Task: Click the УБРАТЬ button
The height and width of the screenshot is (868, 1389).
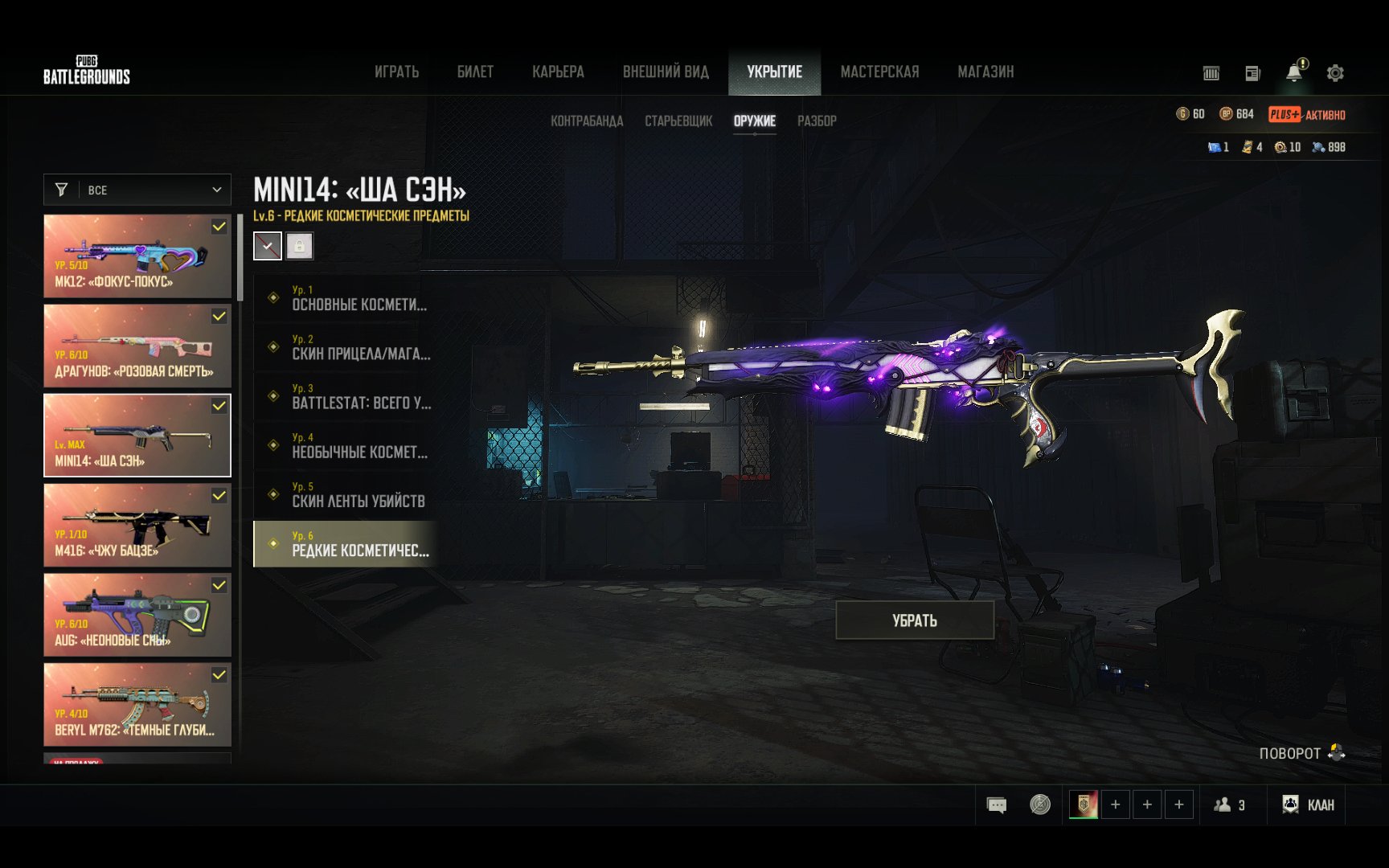Action: click(x=915, y=620)
